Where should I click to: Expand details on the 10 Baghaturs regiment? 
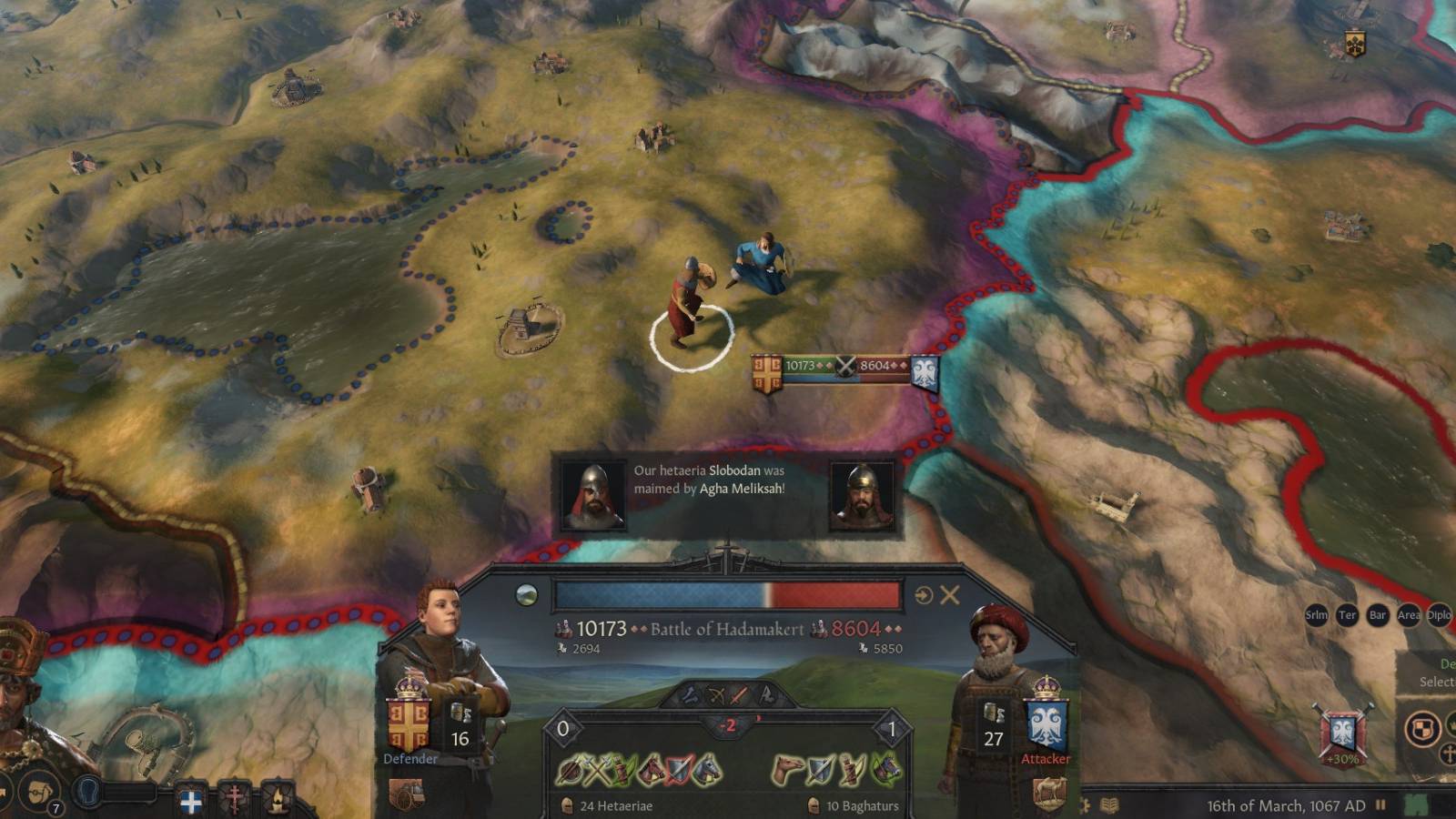click(x=864, y=806)
